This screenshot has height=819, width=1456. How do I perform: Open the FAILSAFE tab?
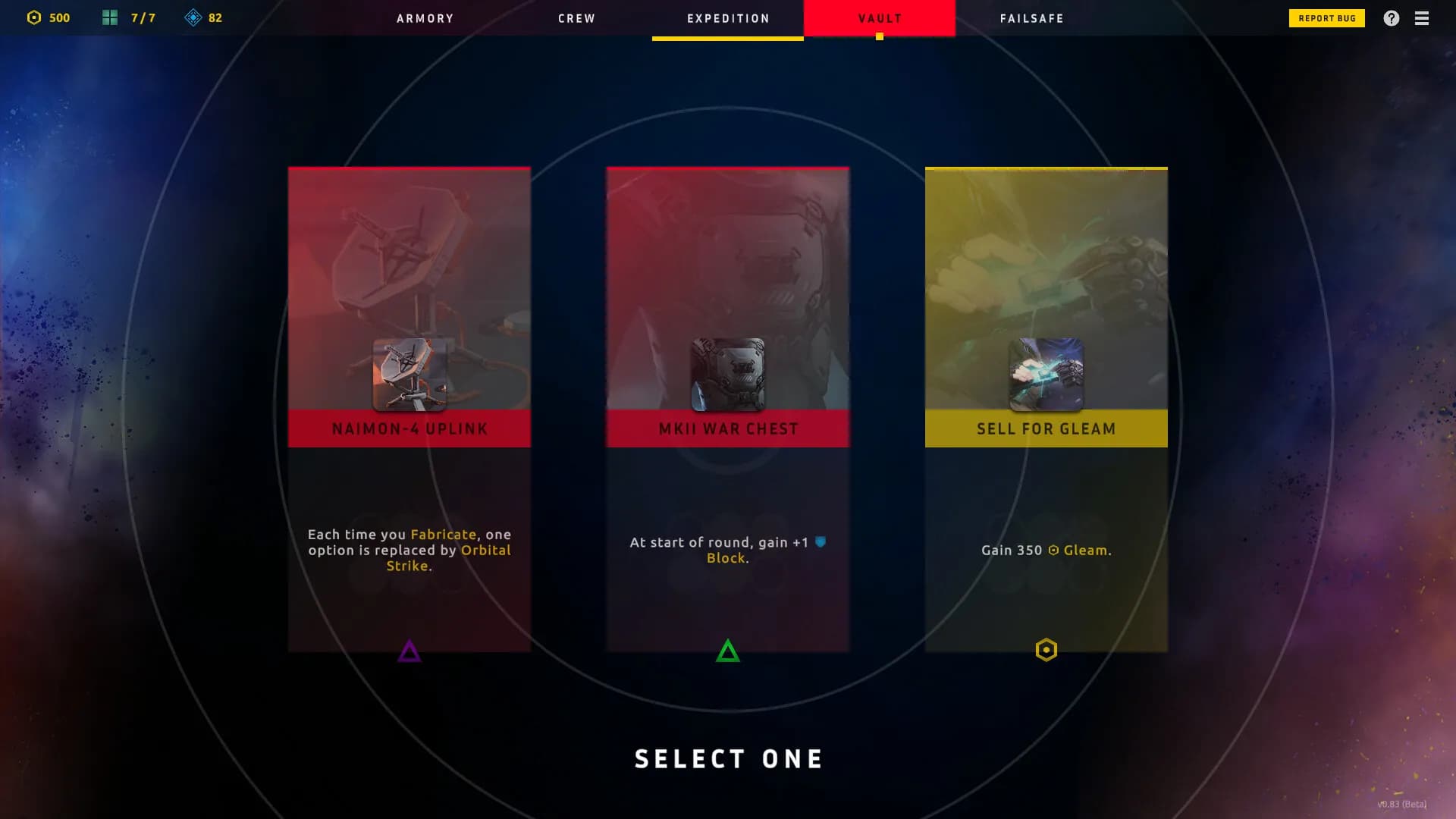click(x=1031, y=18)
